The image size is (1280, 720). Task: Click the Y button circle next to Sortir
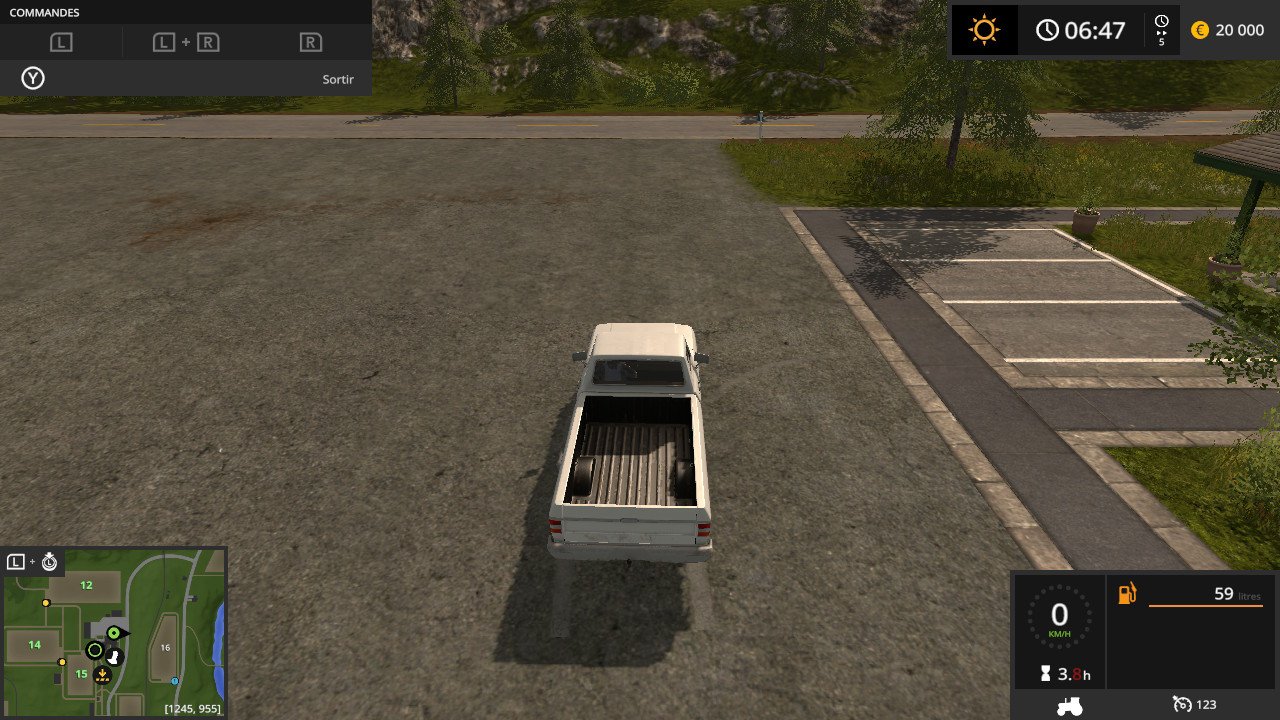click(x=32, y=77)
